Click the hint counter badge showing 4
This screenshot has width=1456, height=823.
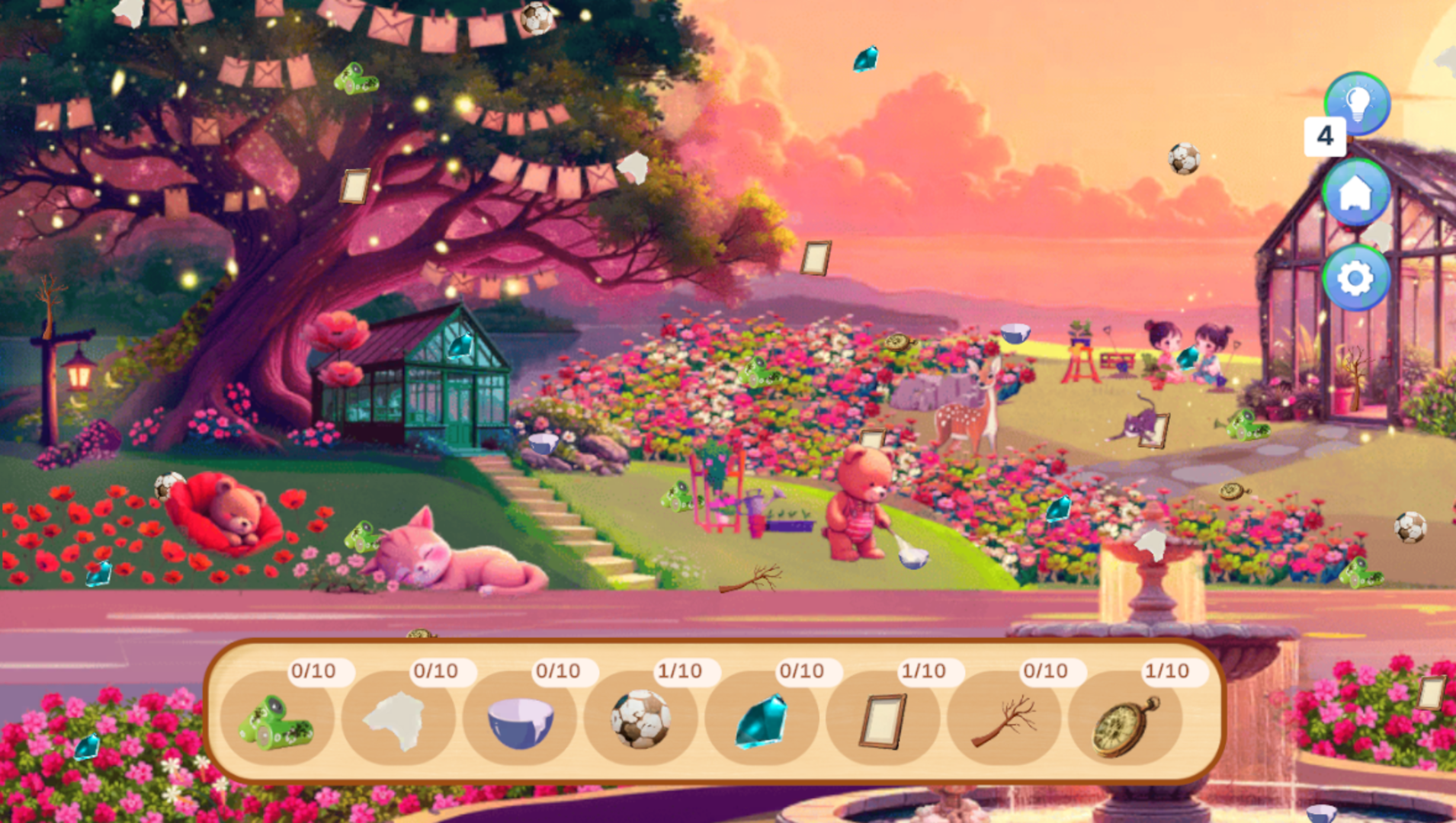(x=1324, y=136)
